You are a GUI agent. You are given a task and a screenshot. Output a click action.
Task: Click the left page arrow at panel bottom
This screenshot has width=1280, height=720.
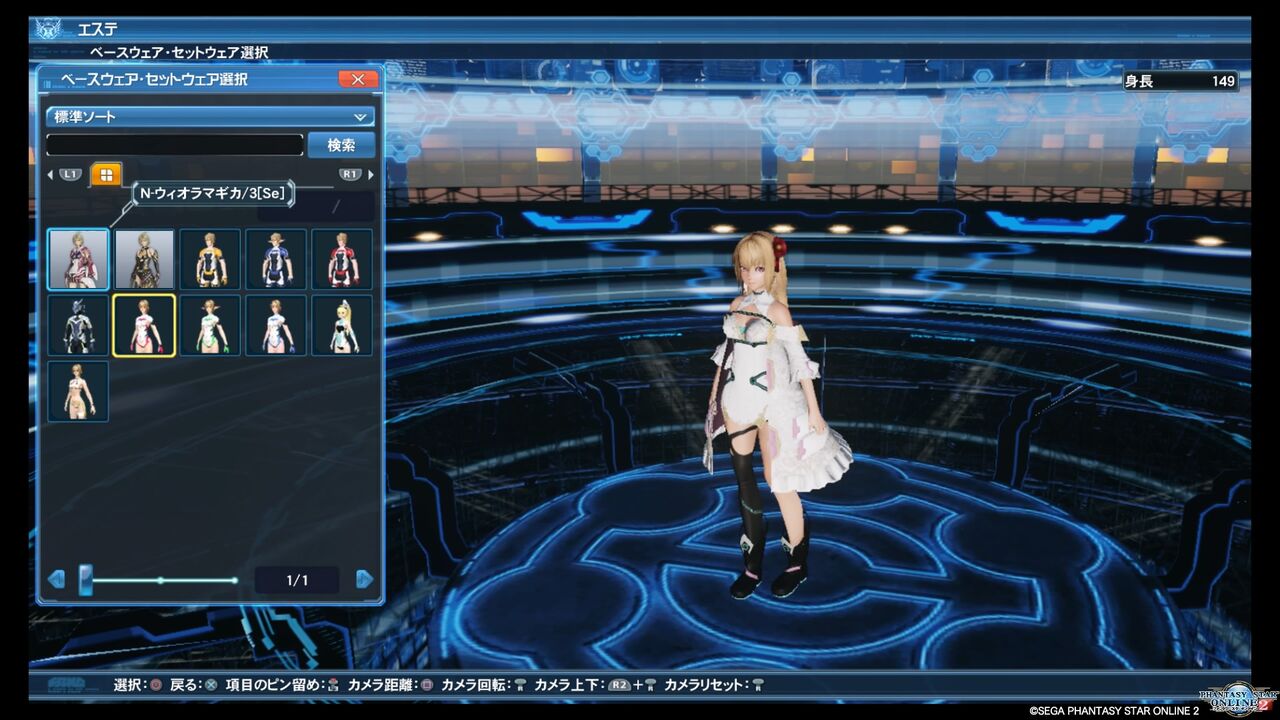[x=55, y=578]
